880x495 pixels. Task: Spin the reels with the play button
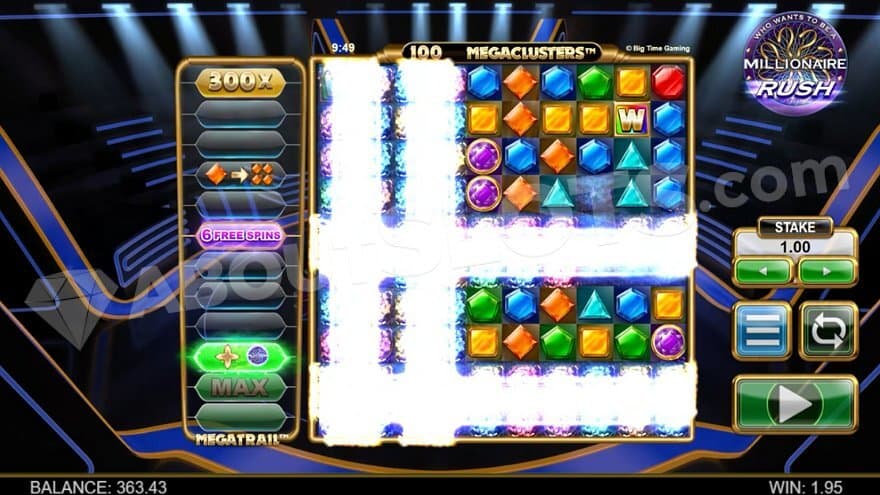795,403
